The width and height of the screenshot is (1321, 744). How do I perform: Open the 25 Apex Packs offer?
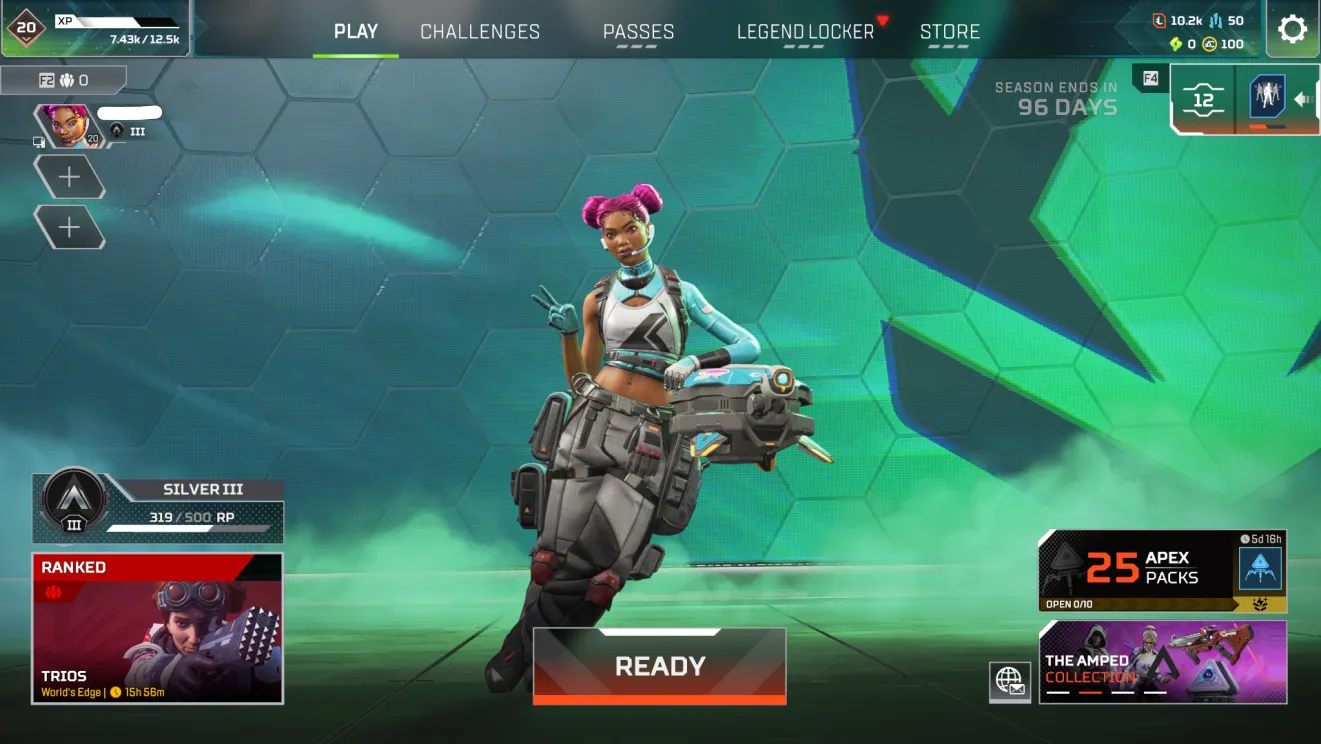pyautogui.click(x=1162, y=570)
